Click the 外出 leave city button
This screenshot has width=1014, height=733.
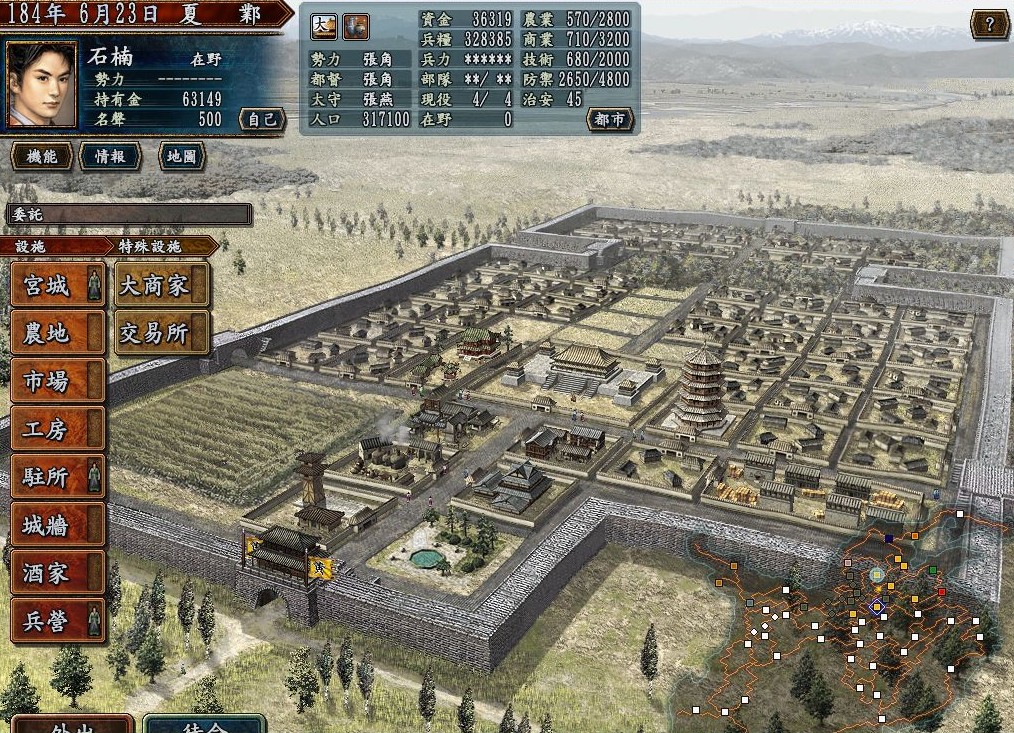pos(70,724)
